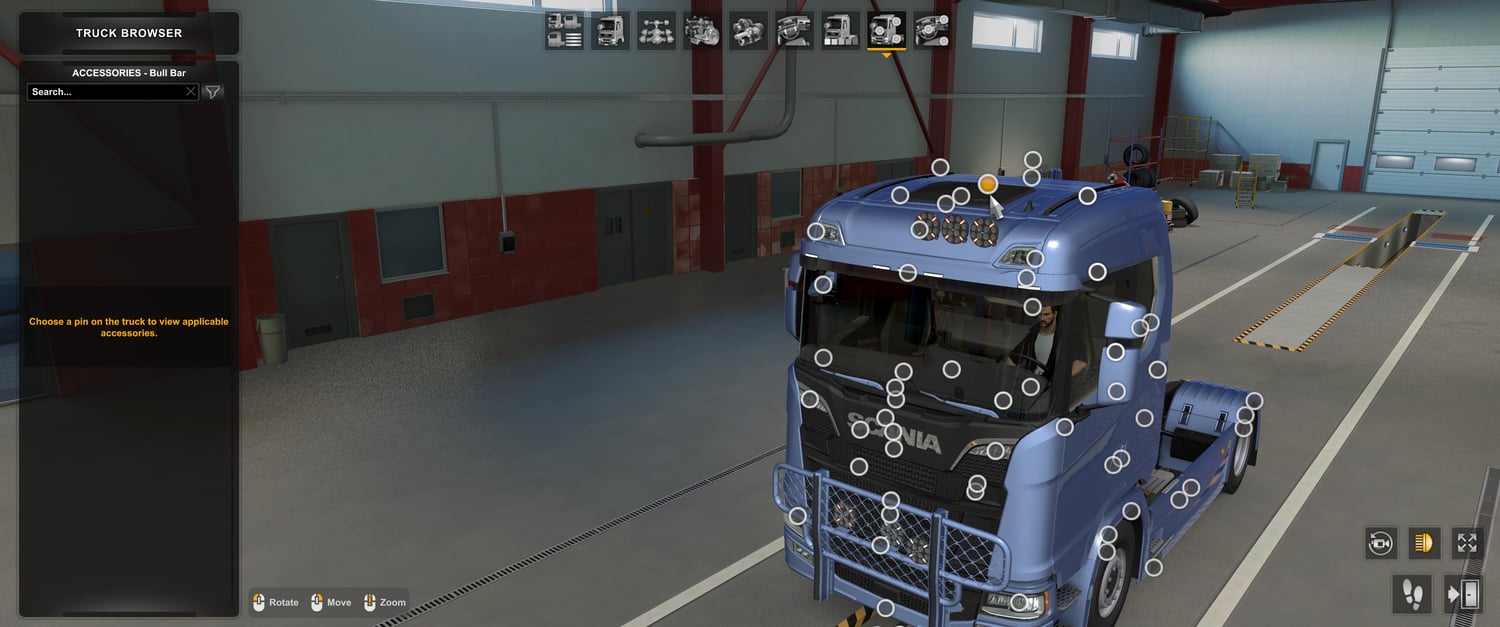This screenshot has height=627, width=1500.
Task: Exit the truck browser via door icon
Action: (x=1463, y=595)
